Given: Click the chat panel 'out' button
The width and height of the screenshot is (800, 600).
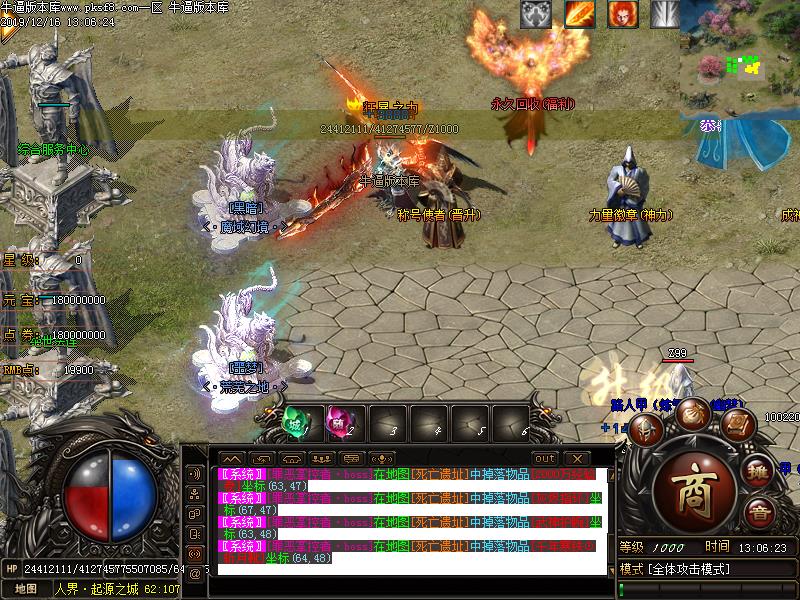Looking at the screenshot, I should pos(545,458).
